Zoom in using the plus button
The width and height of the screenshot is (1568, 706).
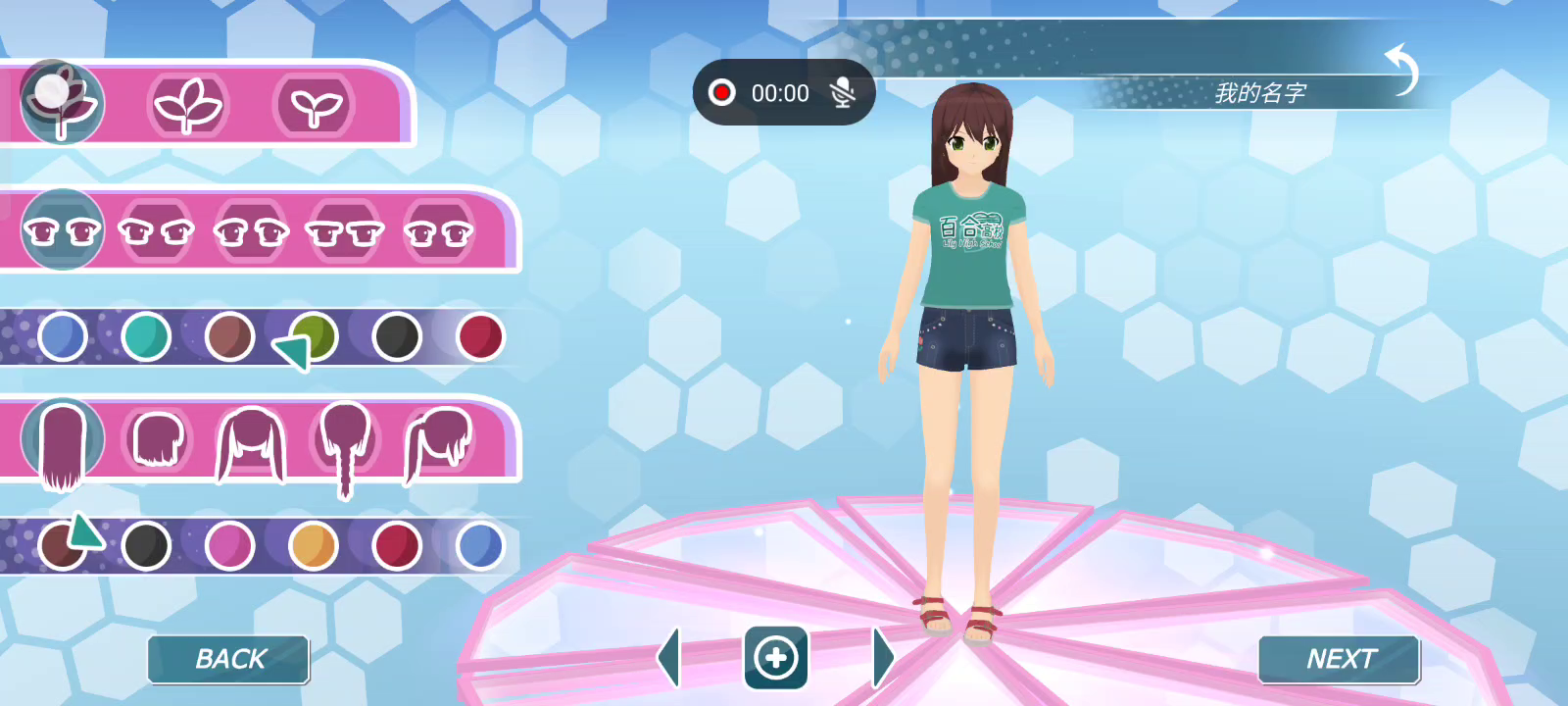tap(775, 658)
